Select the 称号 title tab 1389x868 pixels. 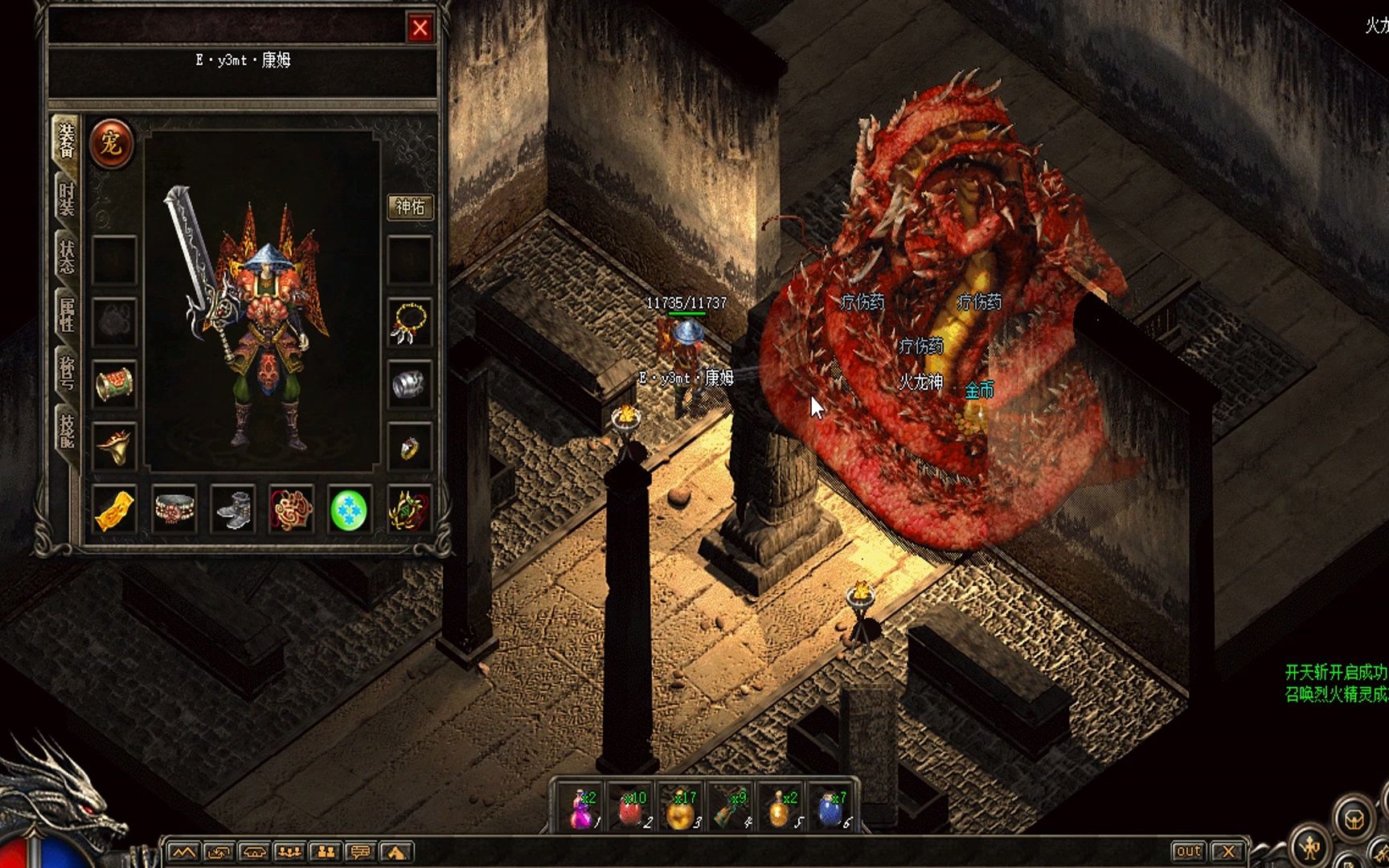[x=67, y=372]
